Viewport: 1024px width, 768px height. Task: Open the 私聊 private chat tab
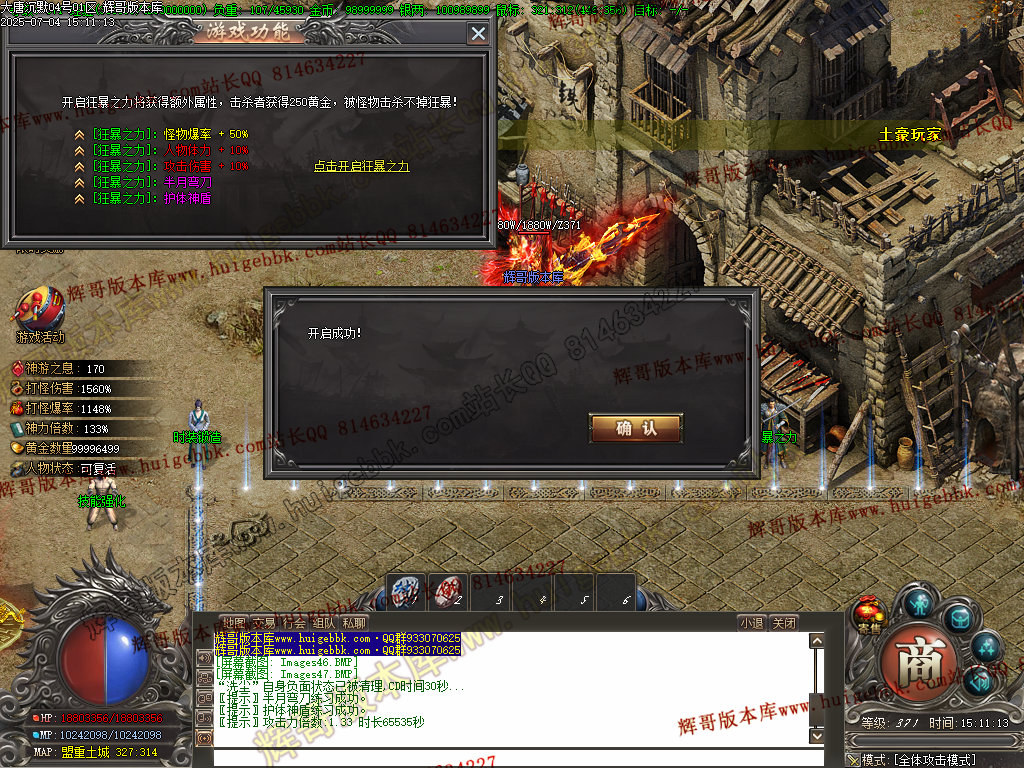click(x=354, y=623)
